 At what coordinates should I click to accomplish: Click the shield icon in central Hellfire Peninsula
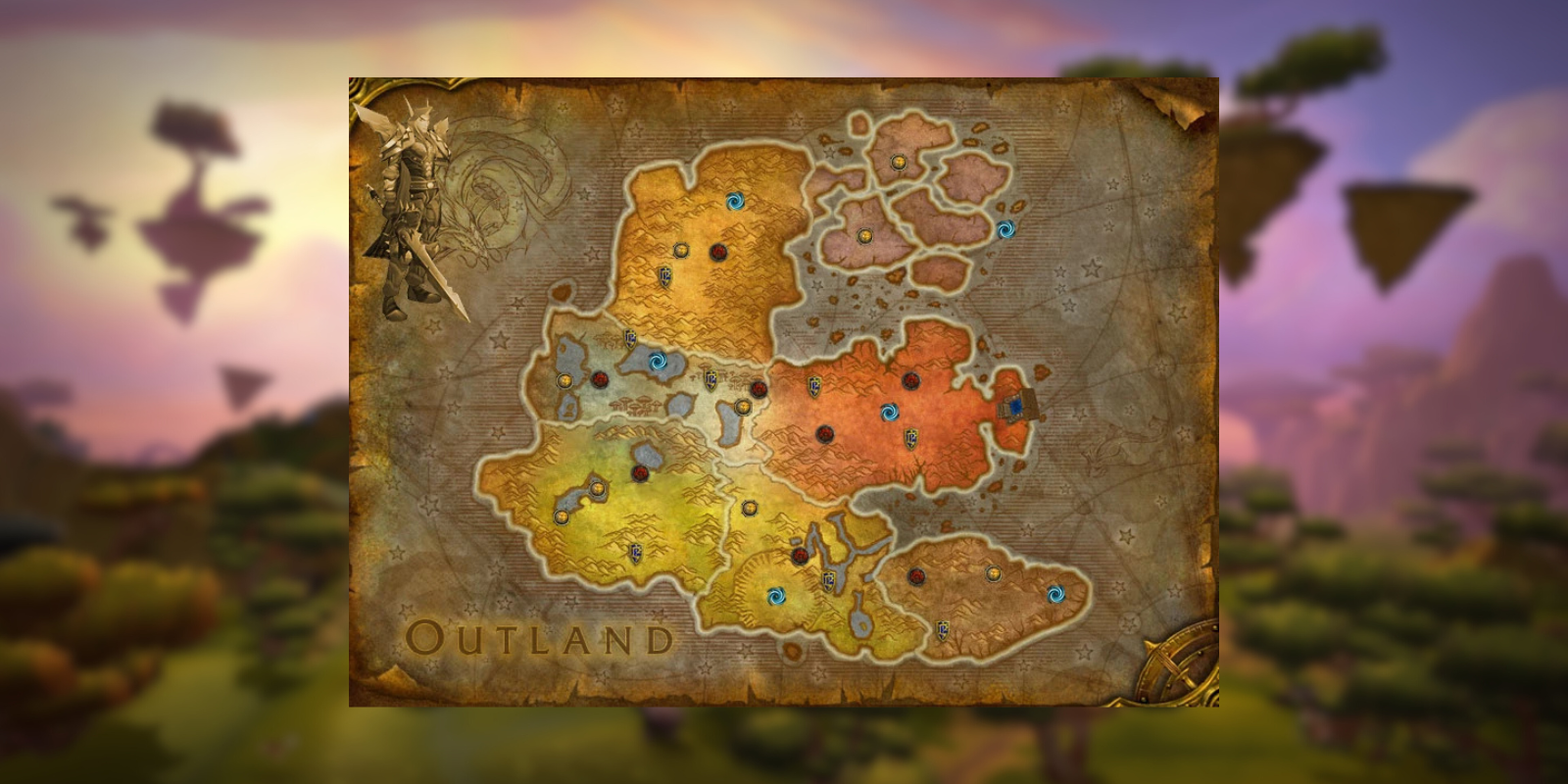coord(911,438)
